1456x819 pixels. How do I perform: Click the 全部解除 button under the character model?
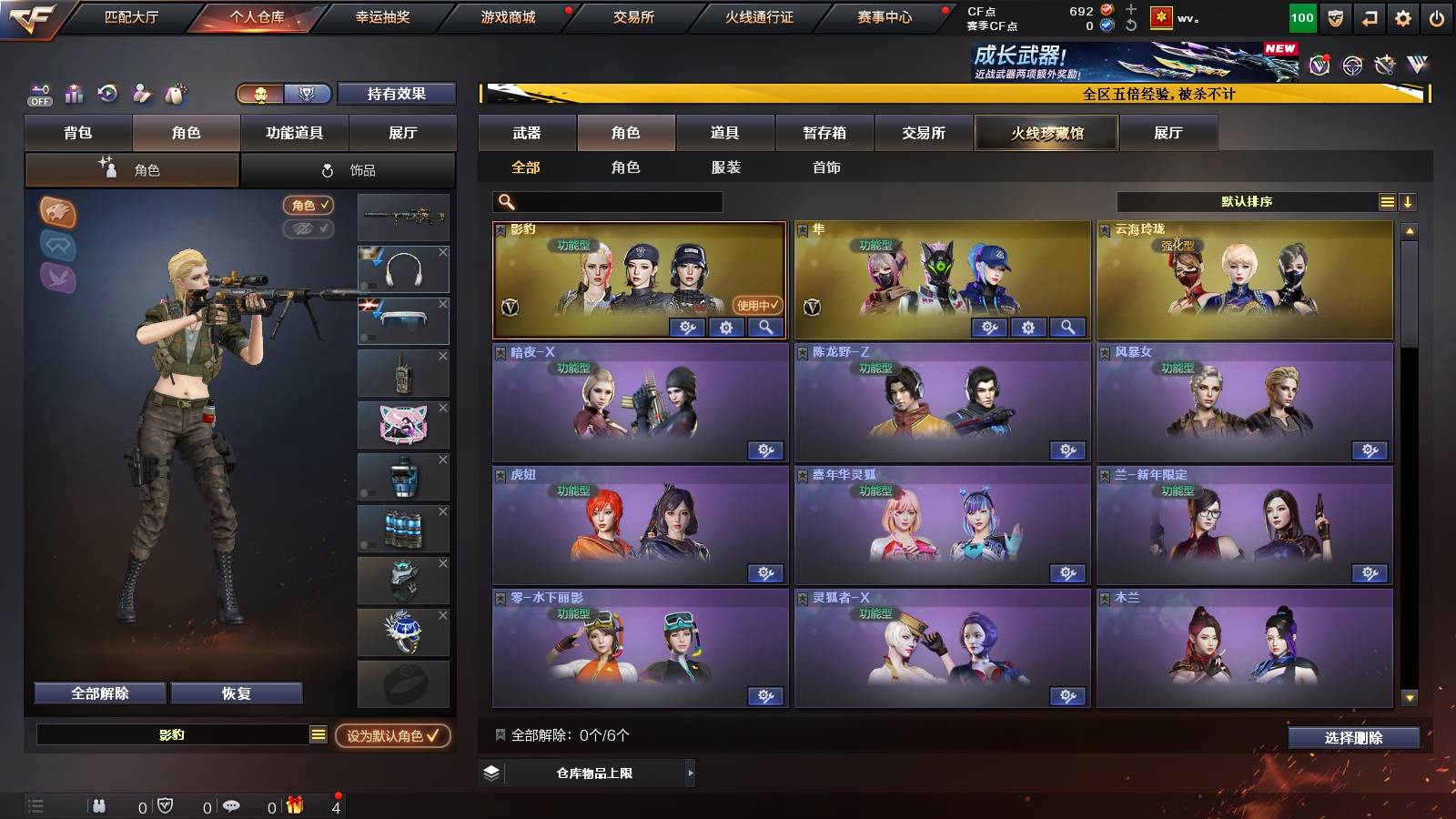(98, 693)
